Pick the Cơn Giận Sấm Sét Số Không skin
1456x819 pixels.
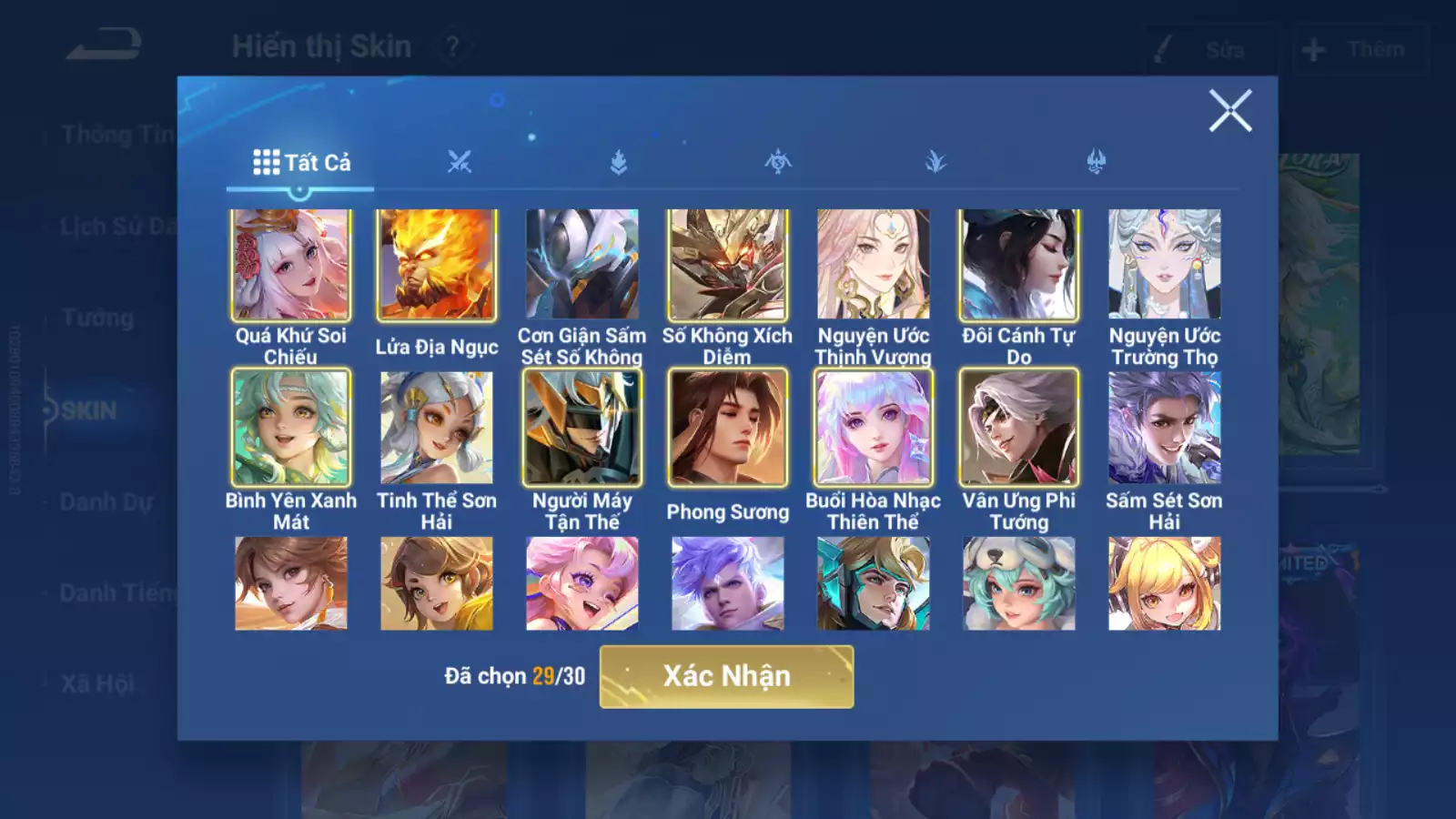click(x=582, y=265)
